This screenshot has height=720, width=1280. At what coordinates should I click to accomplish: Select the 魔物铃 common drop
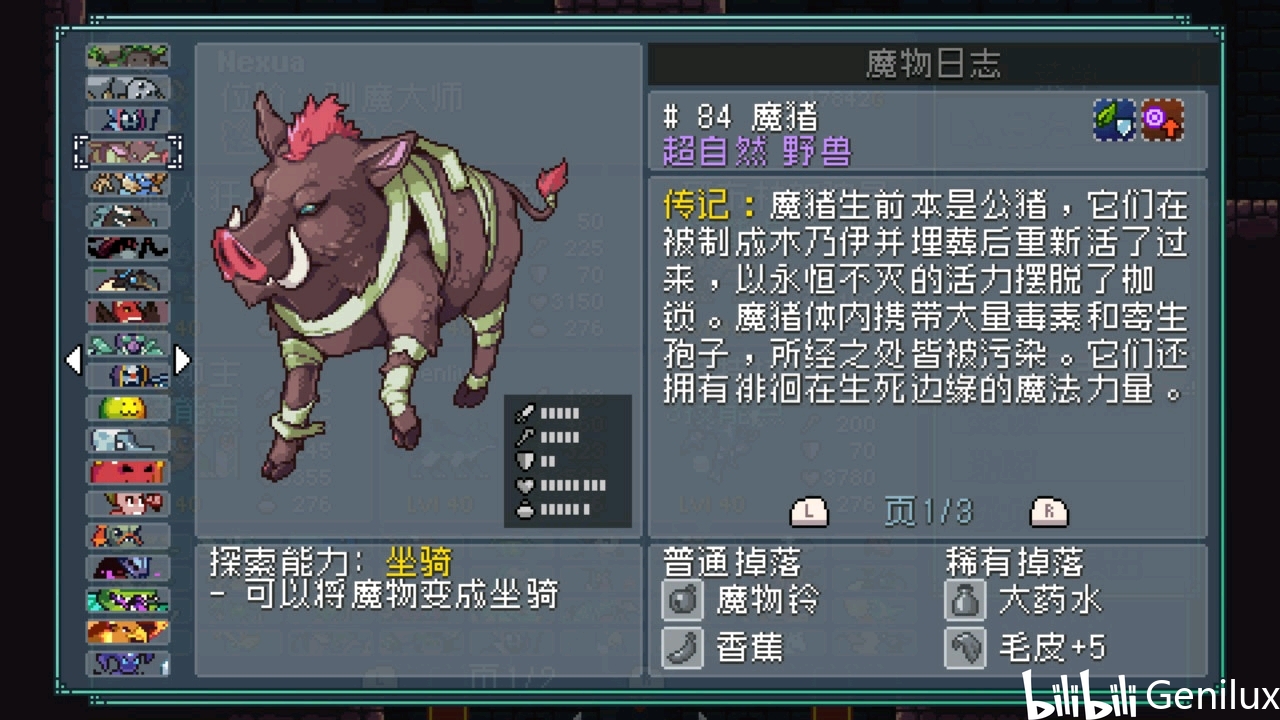click(x=742, y=600)
